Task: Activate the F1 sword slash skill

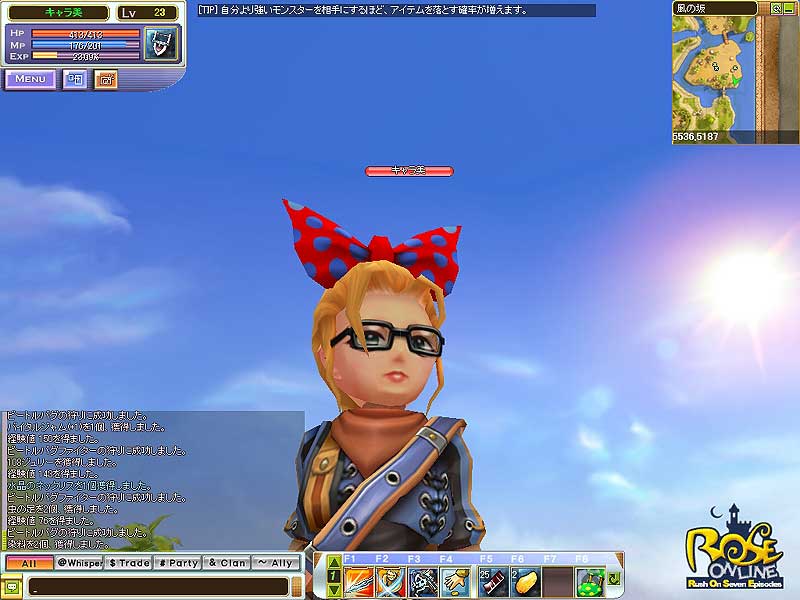Action: tap(358, 580)
